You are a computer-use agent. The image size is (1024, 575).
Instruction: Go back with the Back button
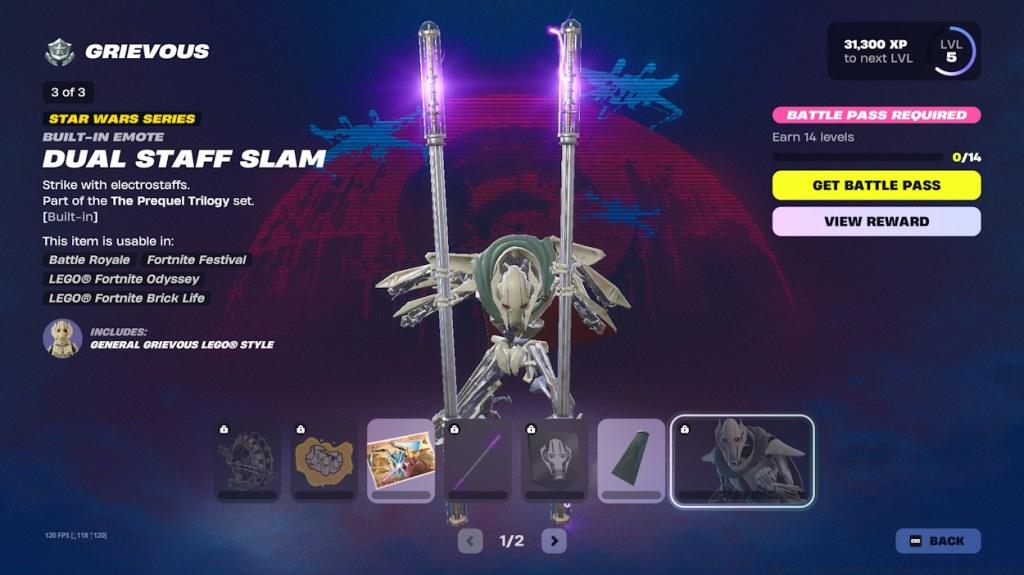point(937,541)
